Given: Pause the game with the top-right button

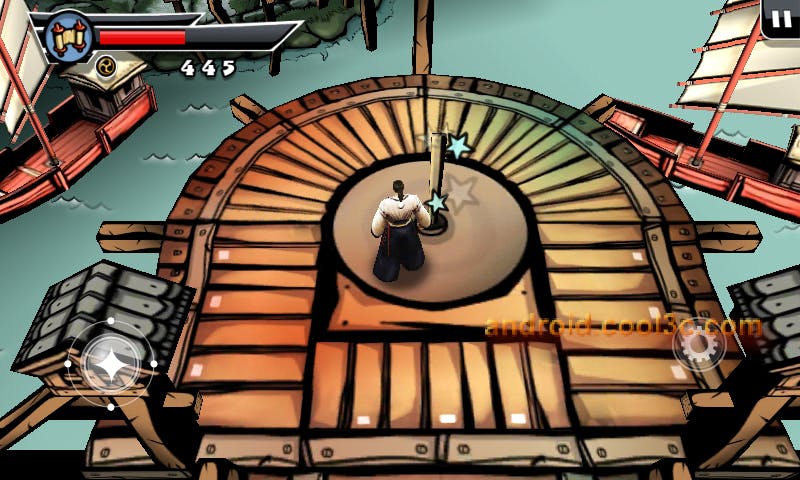Looking at the screenshot, I should click(780, 19).
